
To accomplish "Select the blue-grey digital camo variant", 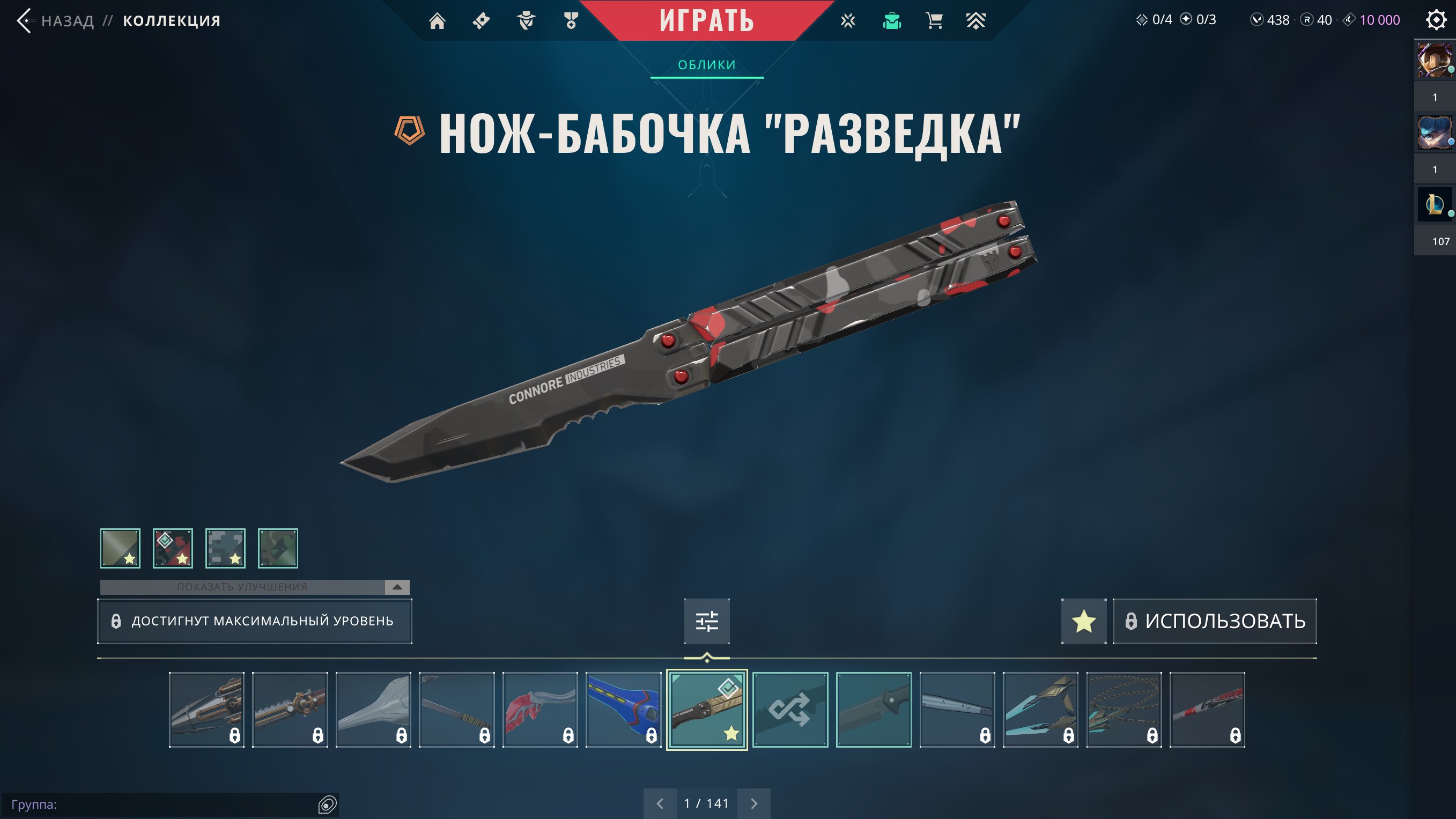I will pyautogui.click(x=226, y=548).
